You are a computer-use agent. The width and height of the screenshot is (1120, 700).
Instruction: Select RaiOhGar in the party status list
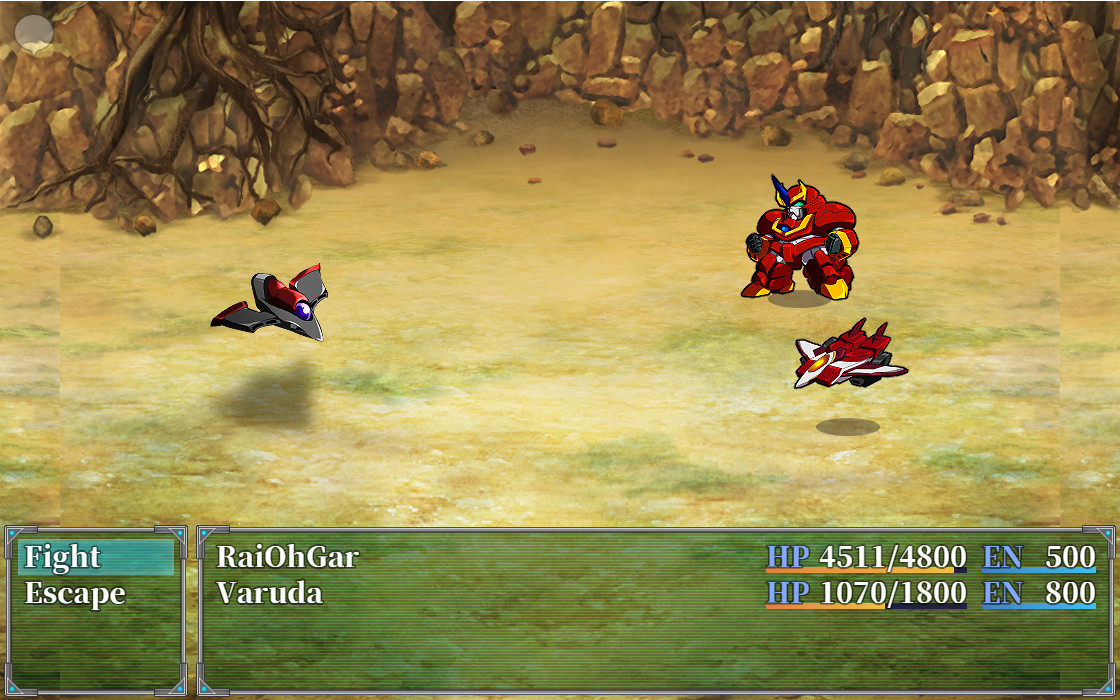click(288, 557)
